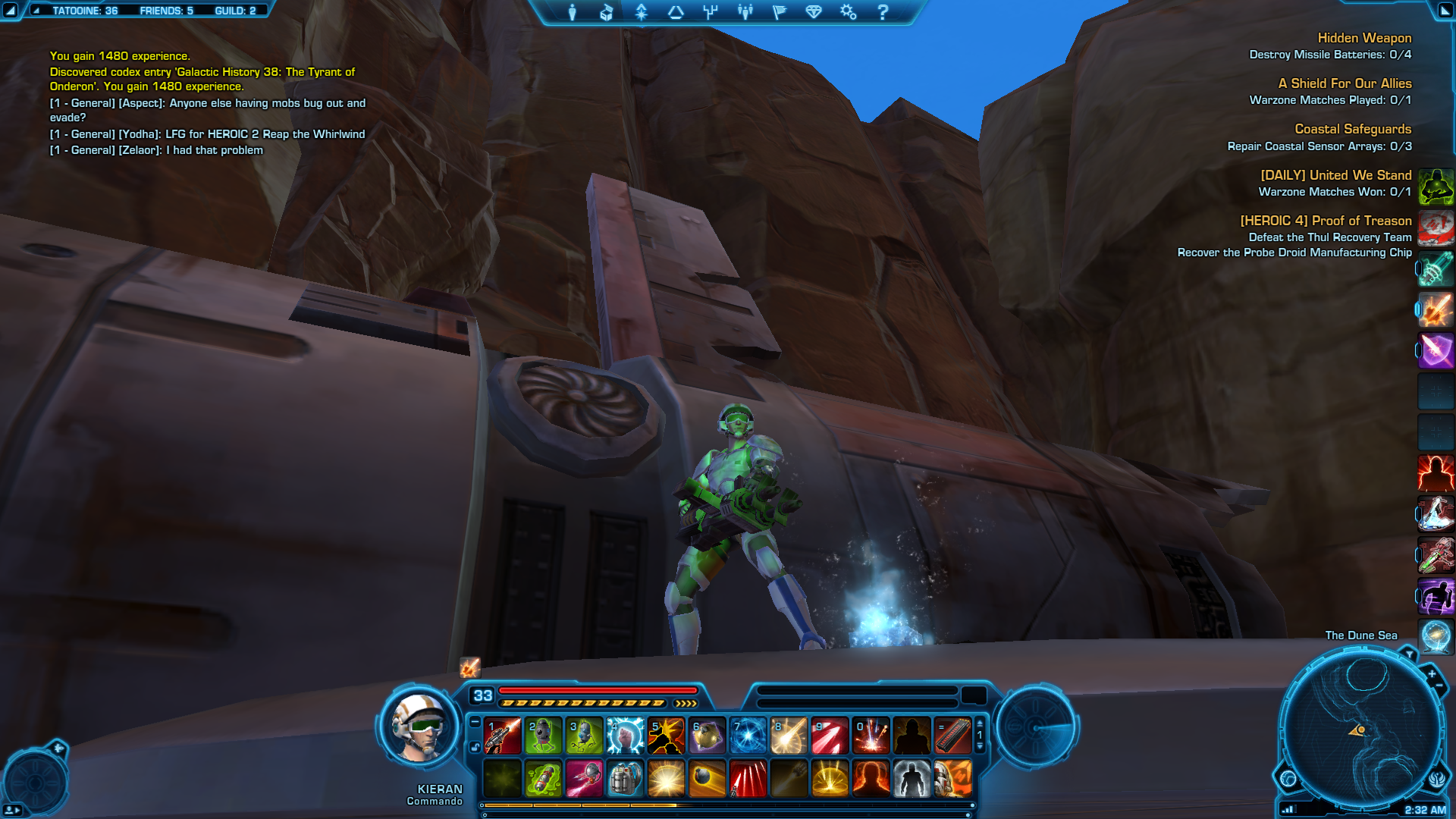Open the group of three people icon

coord(745,12)
